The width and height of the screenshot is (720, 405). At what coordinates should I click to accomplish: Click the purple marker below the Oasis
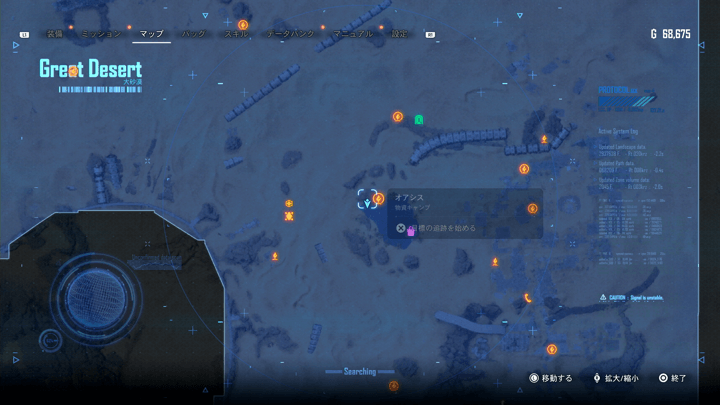[411, 232]
